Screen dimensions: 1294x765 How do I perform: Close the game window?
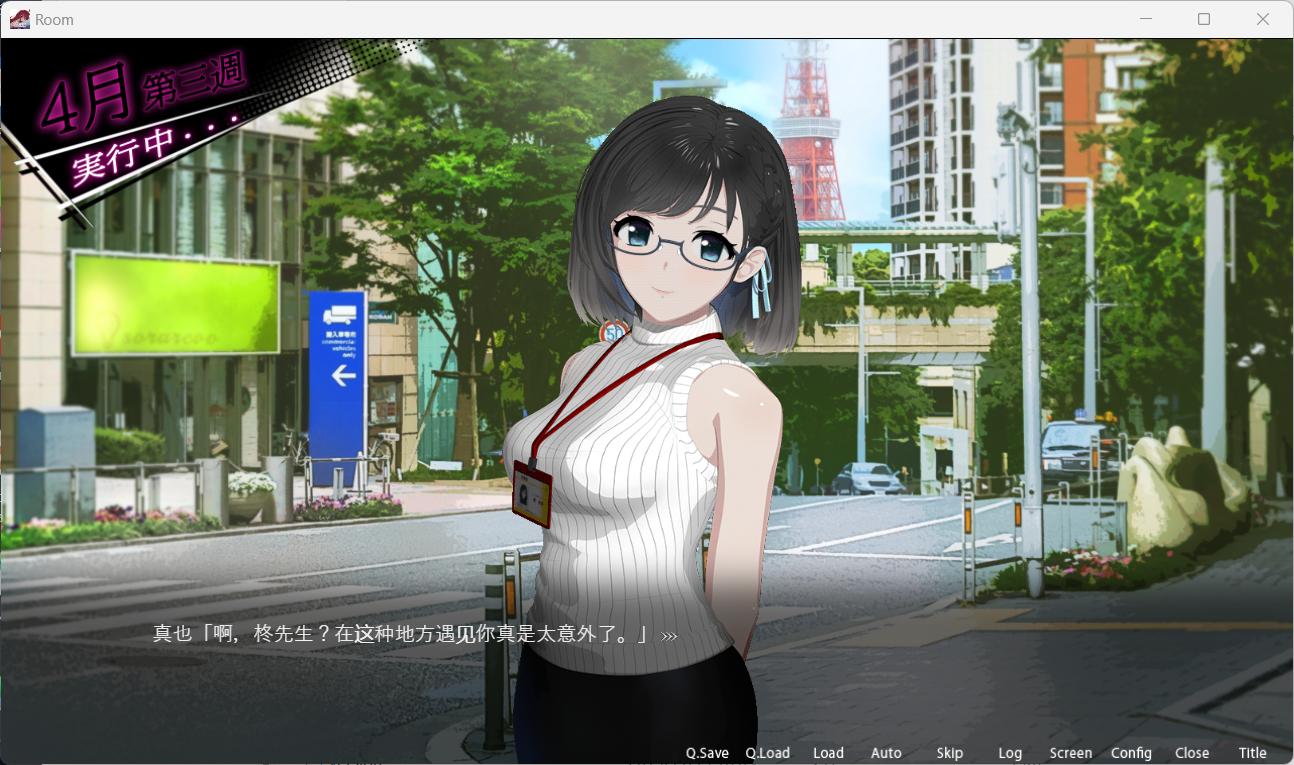(x=1263, y=19)
